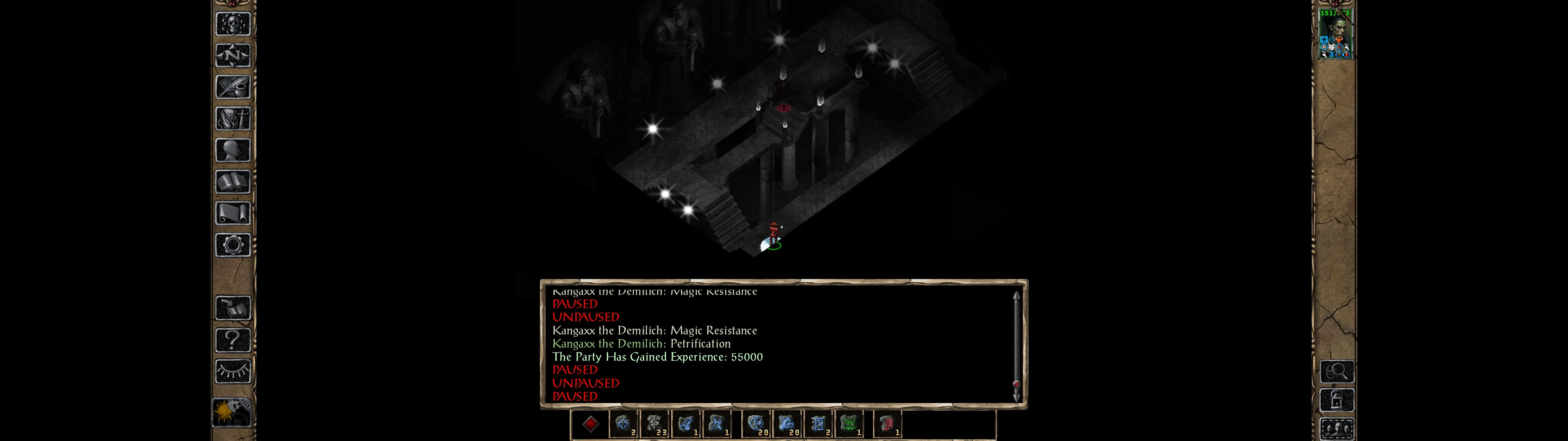
Task: Toggle the padlock view lock button
Action: coord(1336,400)
